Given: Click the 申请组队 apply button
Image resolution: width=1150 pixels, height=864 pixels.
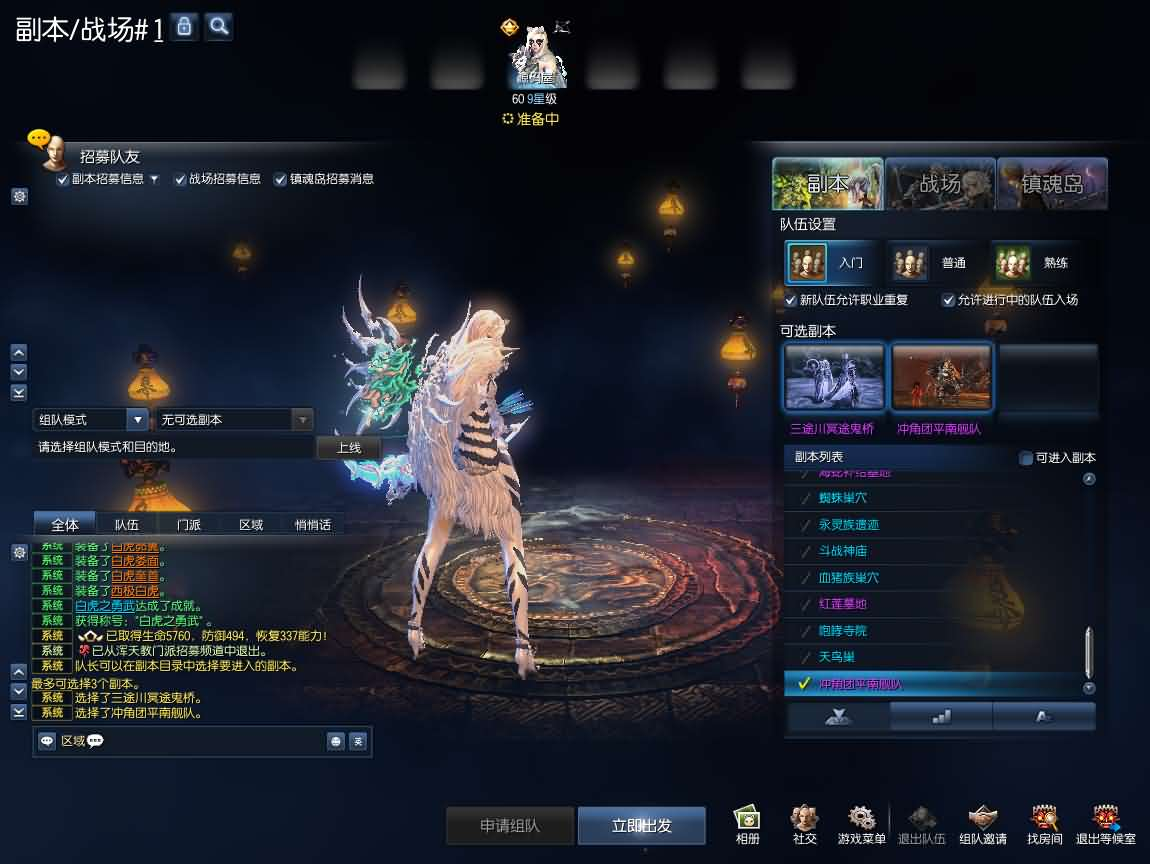Looking at the screenshot, I should tap(510, 826).
